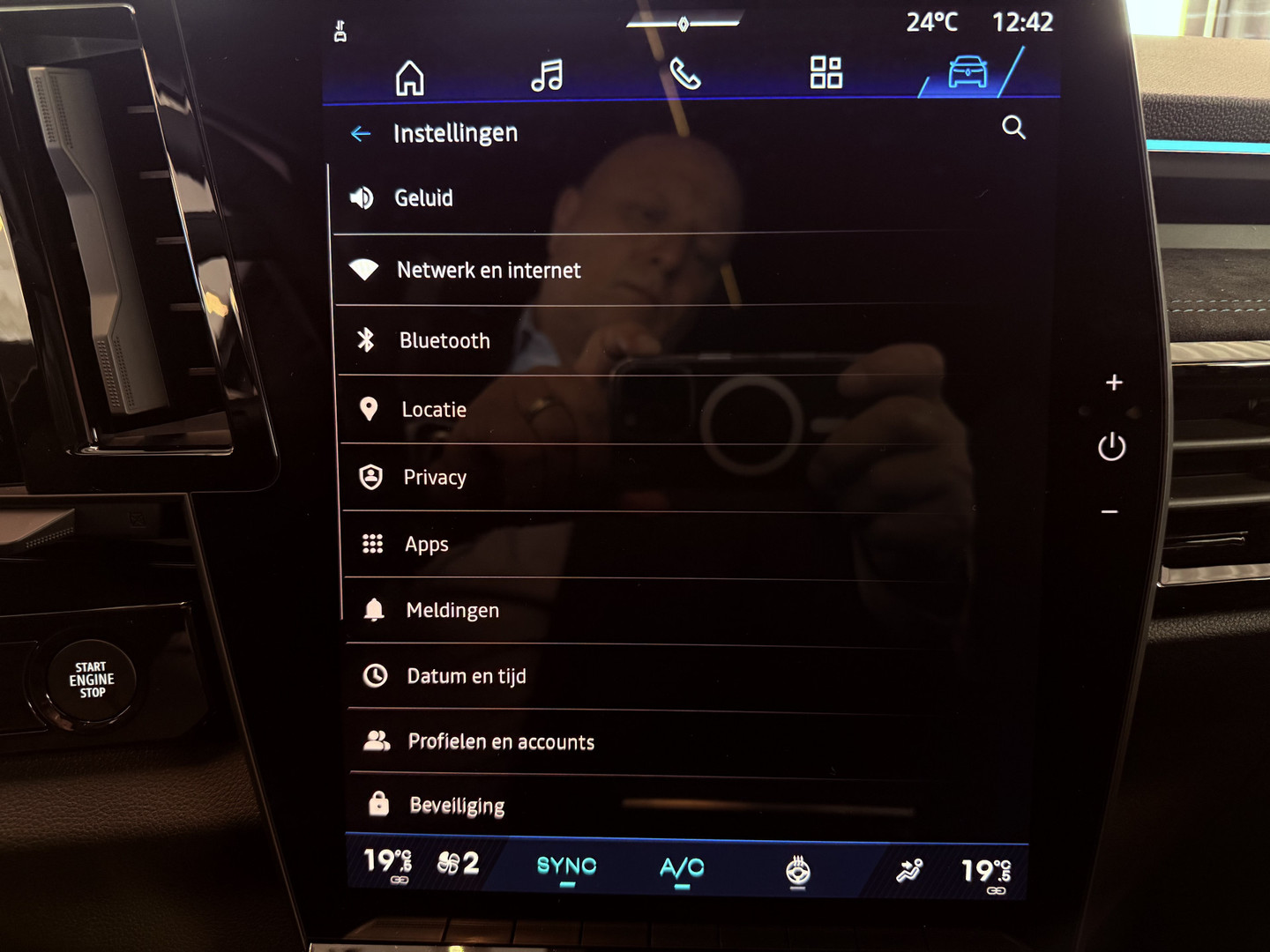Adjust the fan speed icon
The height and width of the screenshot is (952, 1270).
pyautogui.click(x=458, y=863)
